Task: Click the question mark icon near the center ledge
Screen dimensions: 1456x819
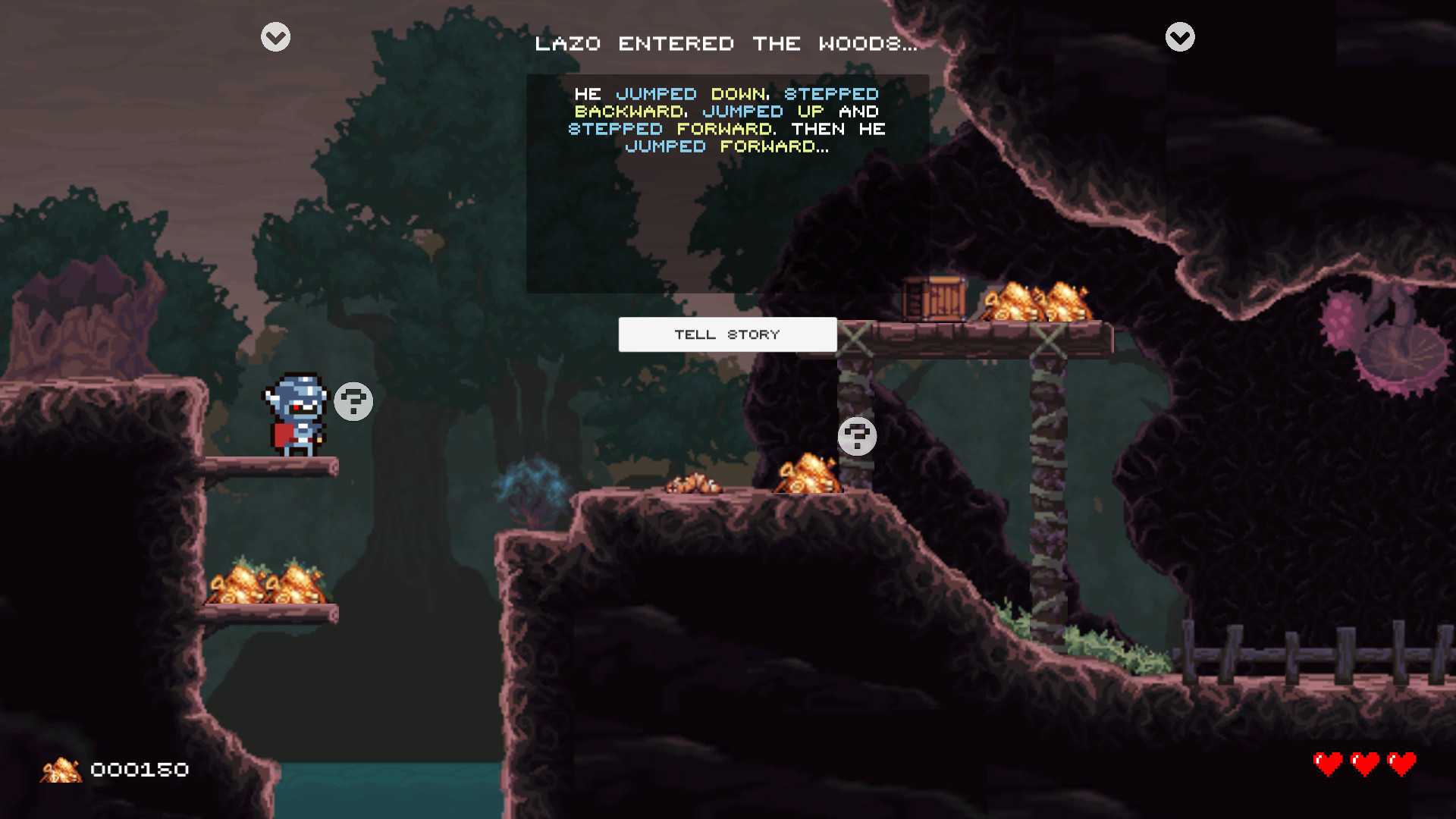Action: click(857, 437)
